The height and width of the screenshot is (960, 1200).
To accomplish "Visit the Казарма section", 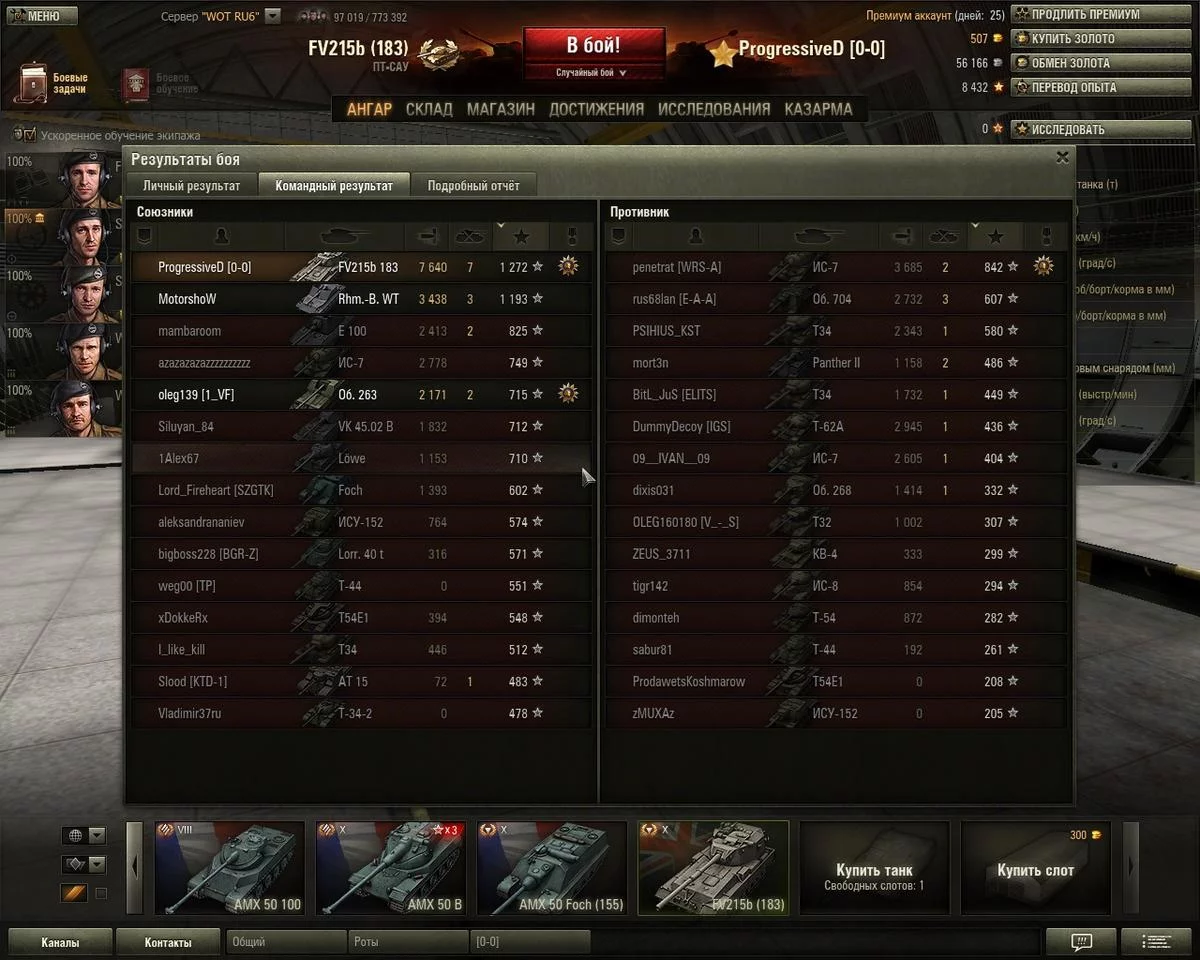I will (x=818, y=109).
